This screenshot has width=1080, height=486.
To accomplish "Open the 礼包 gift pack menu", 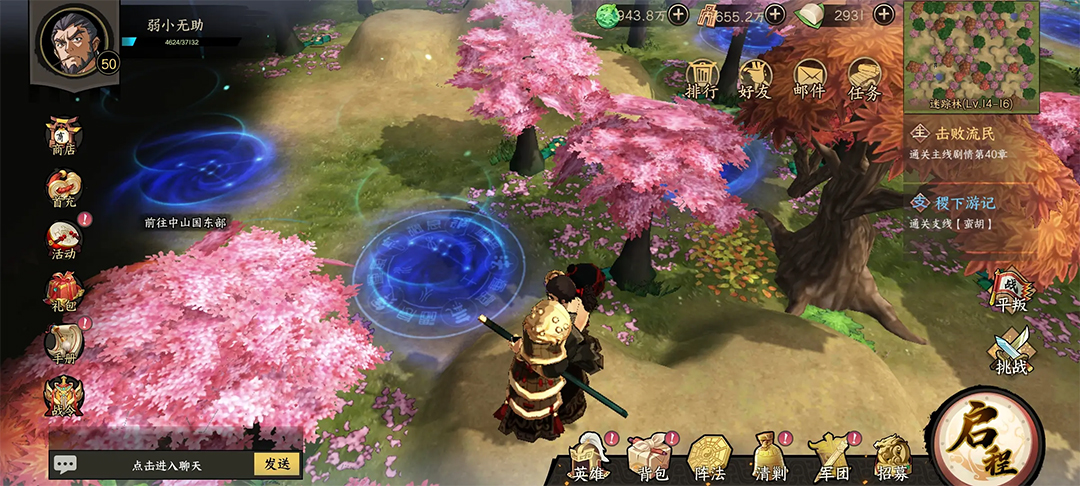I will pyautogui.click(x=65, y=291).
